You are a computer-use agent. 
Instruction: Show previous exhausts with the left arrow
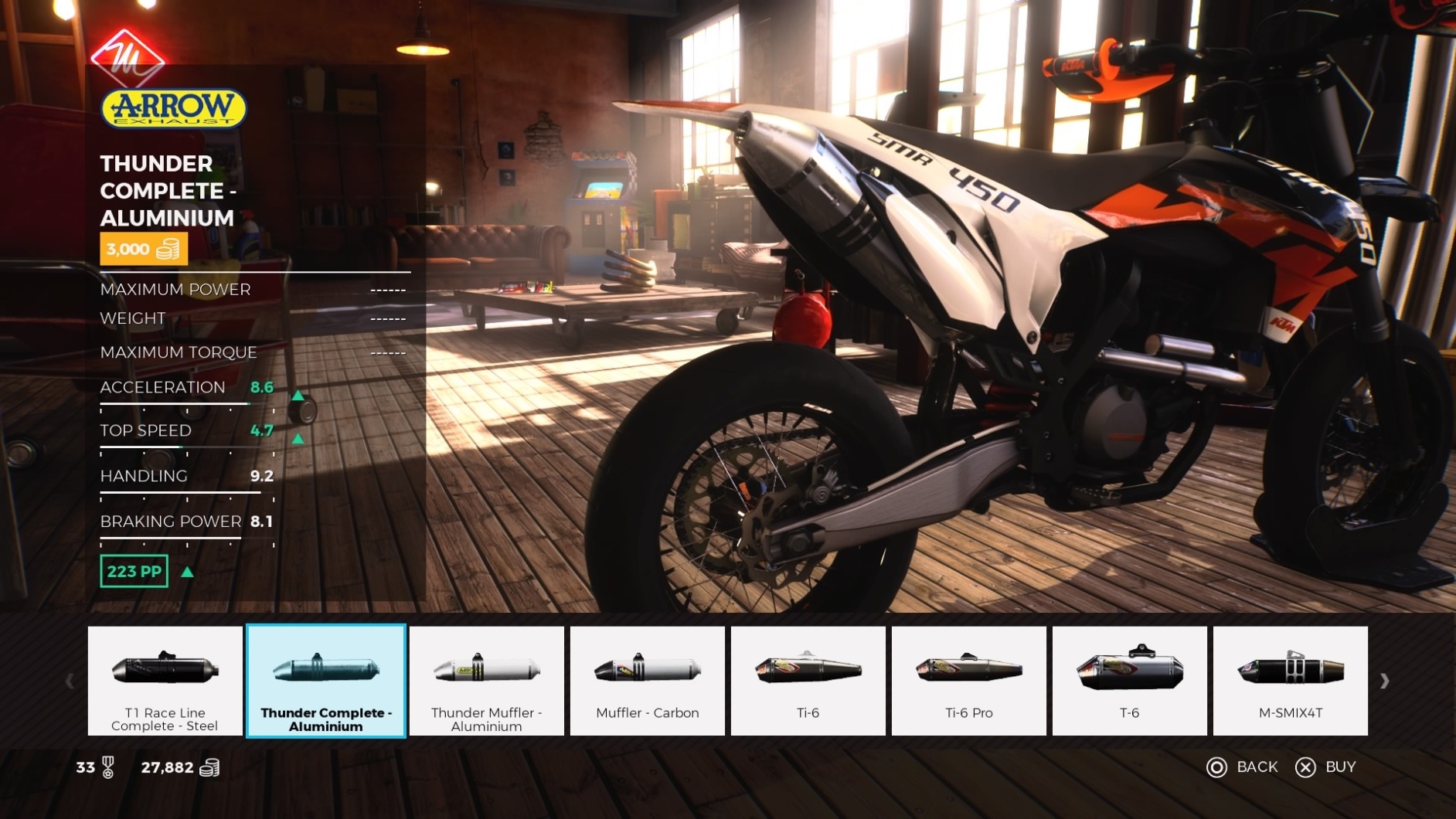70,681
